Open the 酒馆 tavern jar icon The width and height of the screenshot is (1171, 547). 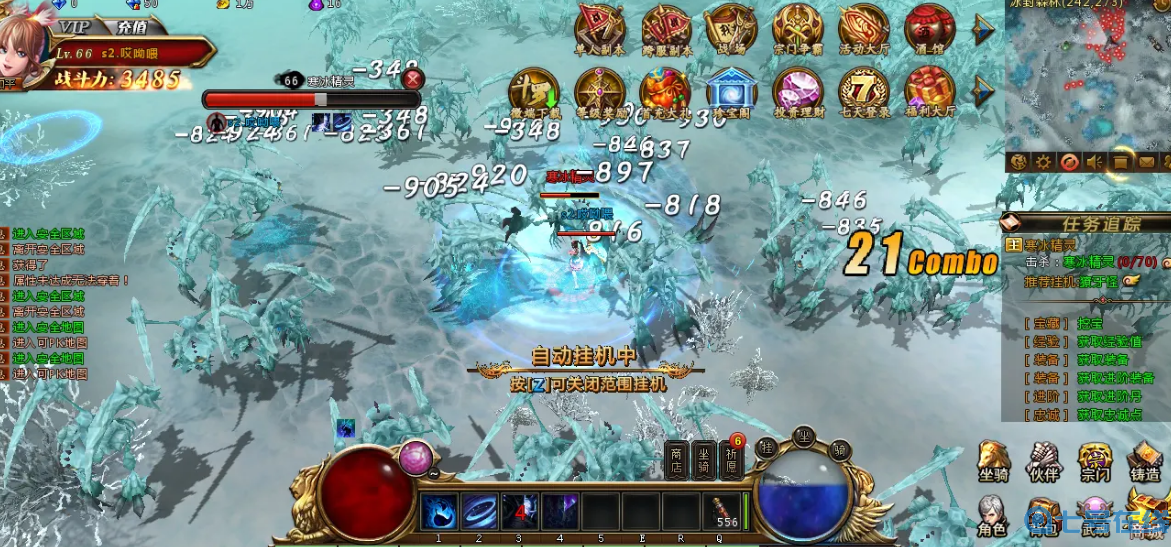929,30
